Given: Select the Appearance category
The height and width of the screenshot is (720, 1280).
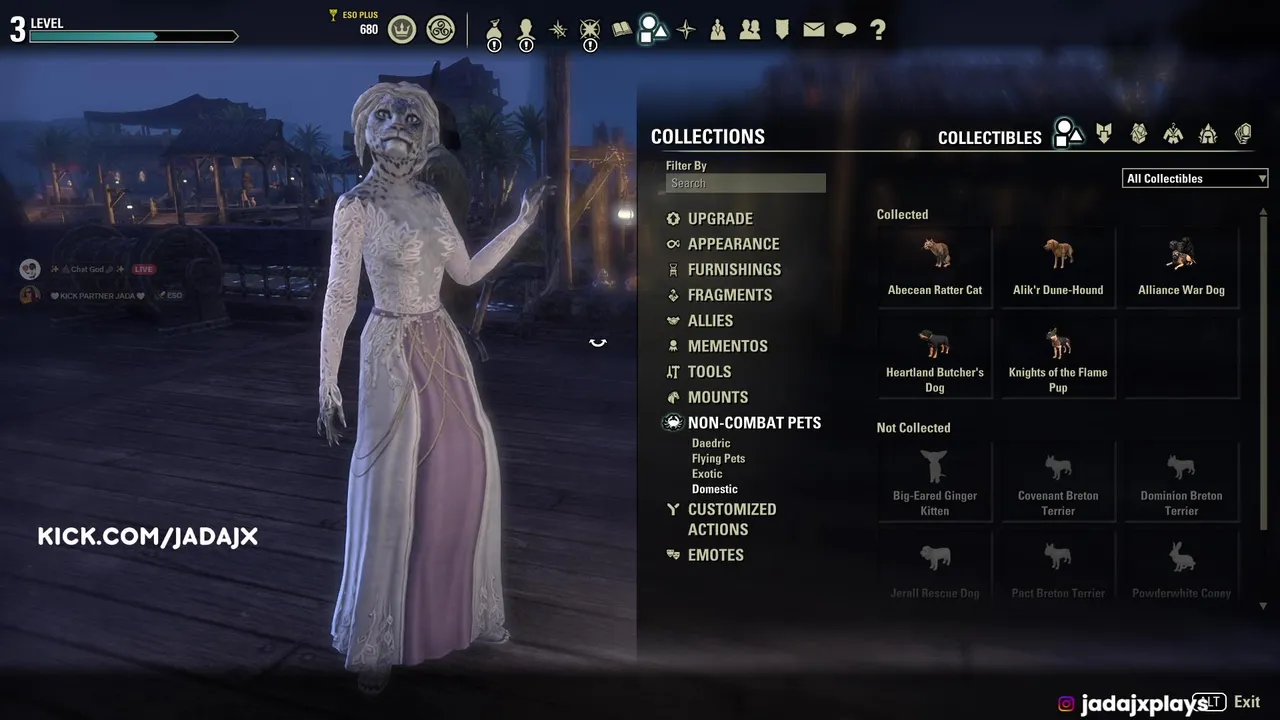Looking at the screenshot, I should click(x=732, y=244).
